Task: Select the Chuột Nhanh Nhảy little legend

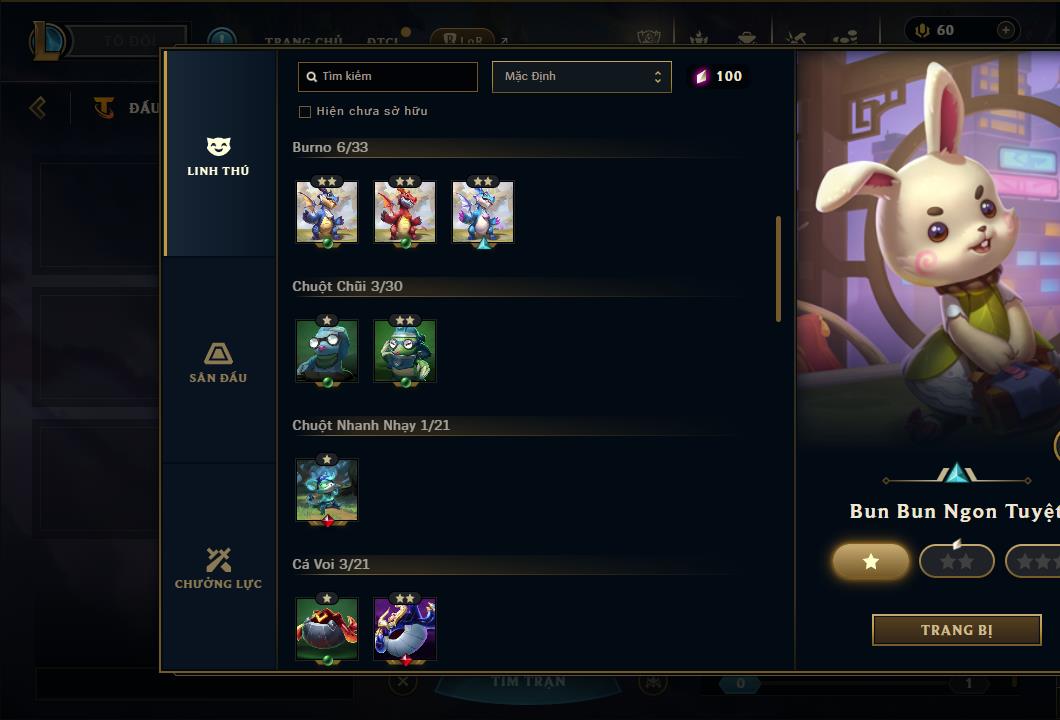Action: [x=327, y=490]
